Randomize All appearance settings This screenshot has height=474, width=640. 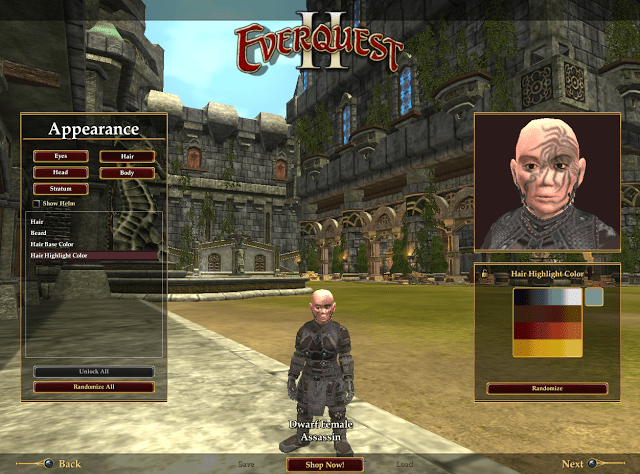point(94,386)
